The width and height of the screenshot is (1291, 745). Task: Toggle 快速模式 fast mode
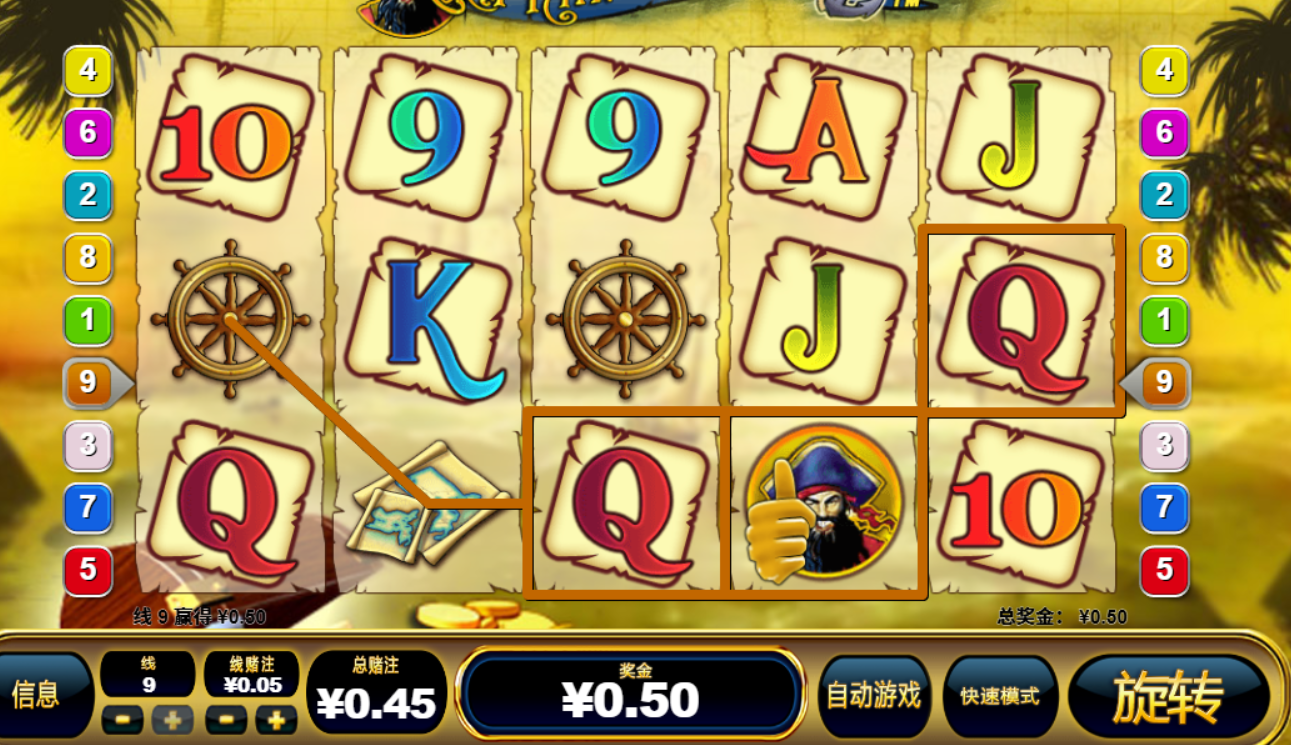pos(999,696)
